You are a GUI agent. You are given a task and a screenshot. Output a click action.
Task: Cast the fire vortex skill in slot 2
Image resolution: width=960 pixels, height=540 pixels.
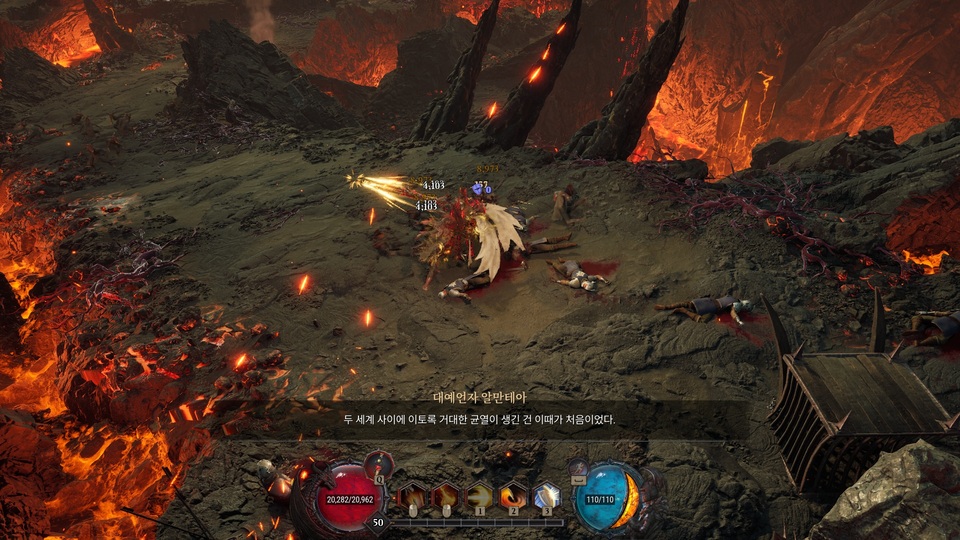pos(514,495)
